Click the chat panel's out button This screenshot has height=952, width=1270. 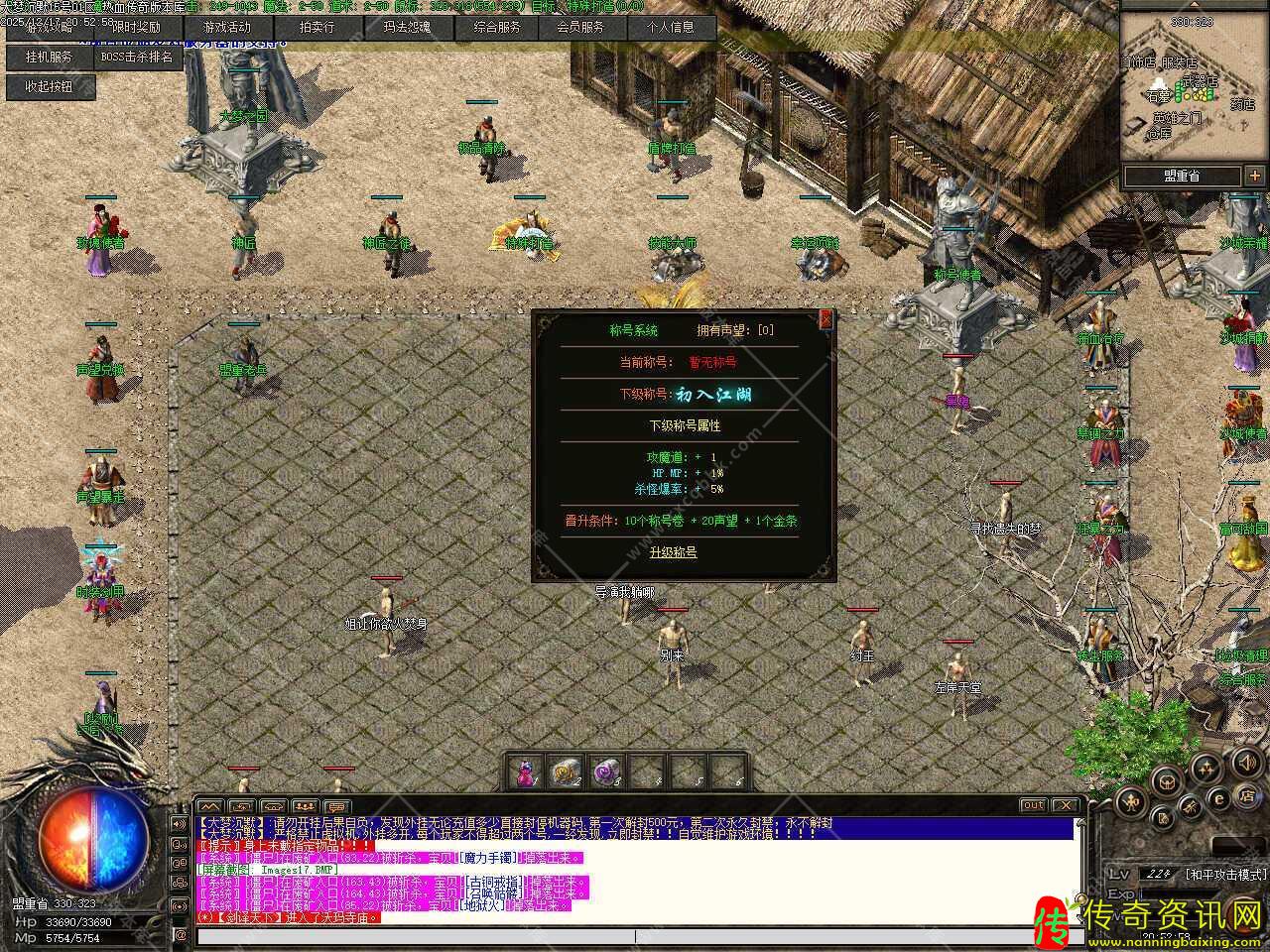coord(1033,805)
